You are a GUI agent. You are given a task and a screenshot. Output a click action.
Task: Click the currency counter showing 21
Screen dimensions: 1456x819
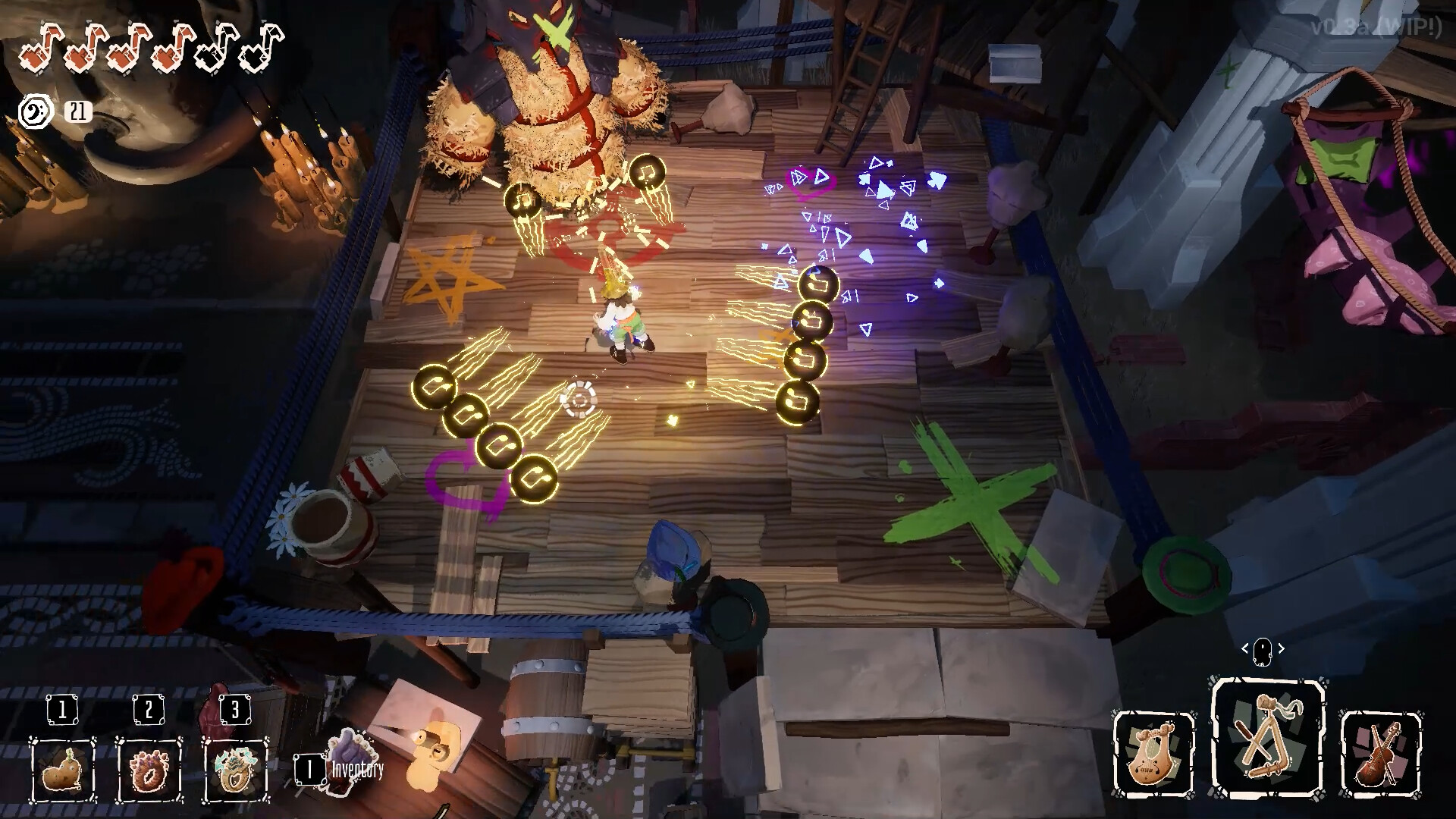[80, 111]
